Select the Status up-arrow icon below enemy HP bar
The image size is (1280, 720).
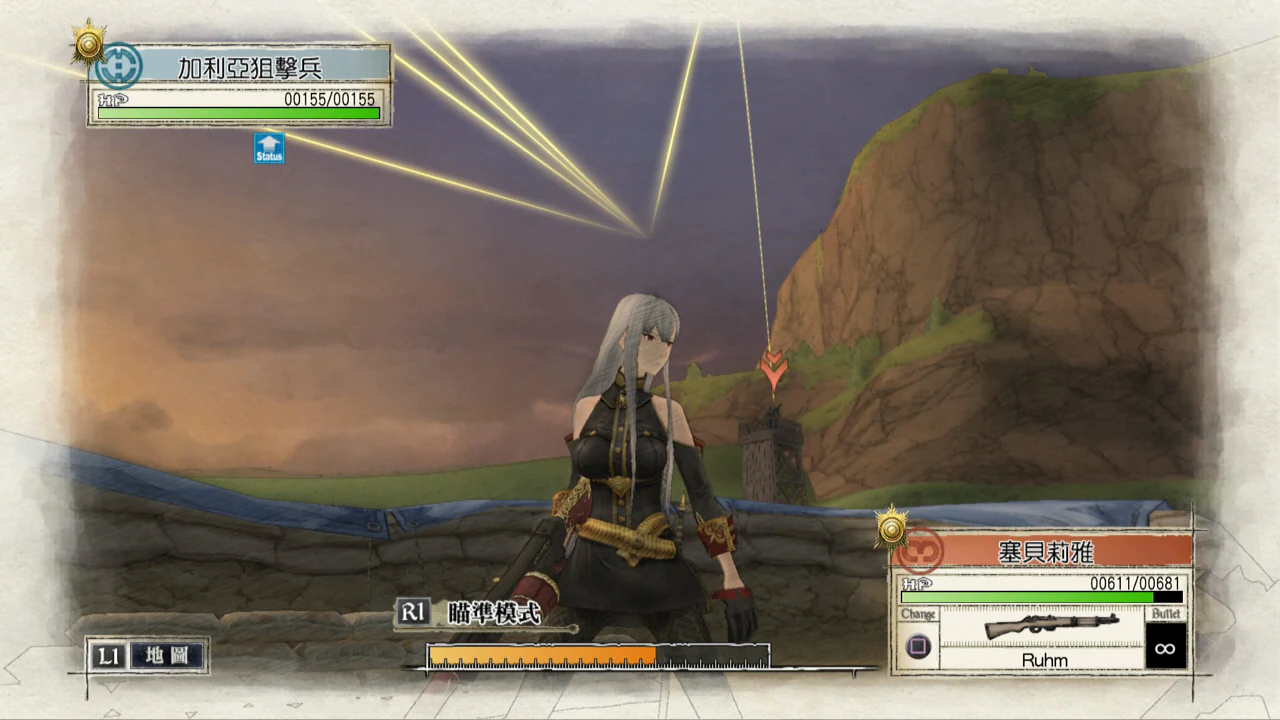click(x=268, y=148)
